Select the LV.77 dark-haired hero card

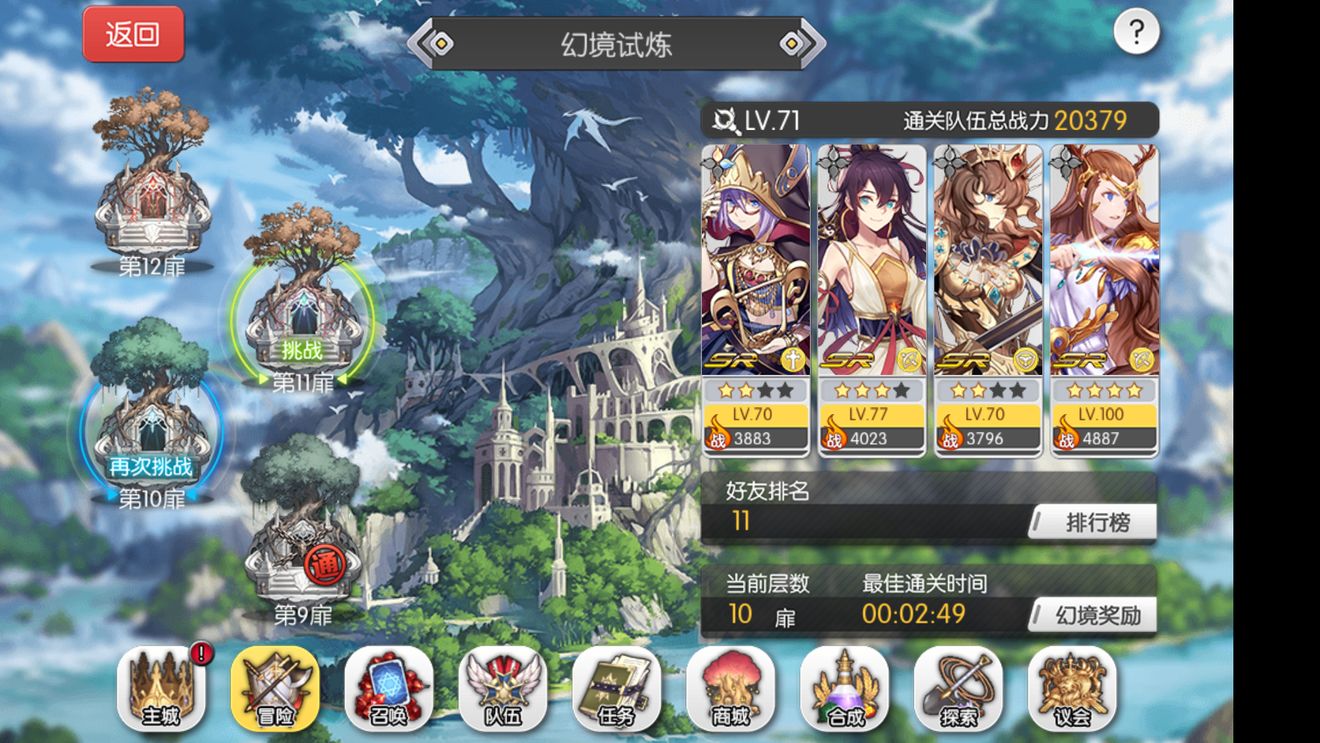[x=872, y=300]
